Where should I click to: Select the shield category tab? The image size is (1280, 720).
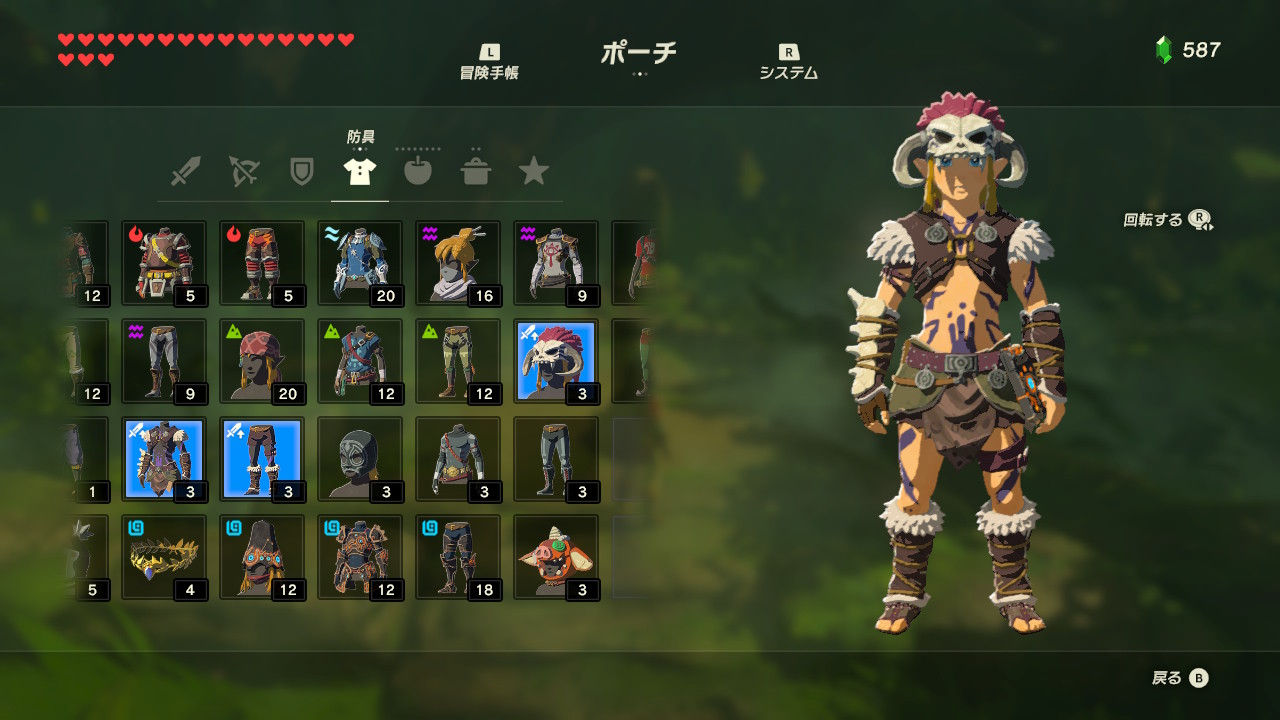point(301,172)
